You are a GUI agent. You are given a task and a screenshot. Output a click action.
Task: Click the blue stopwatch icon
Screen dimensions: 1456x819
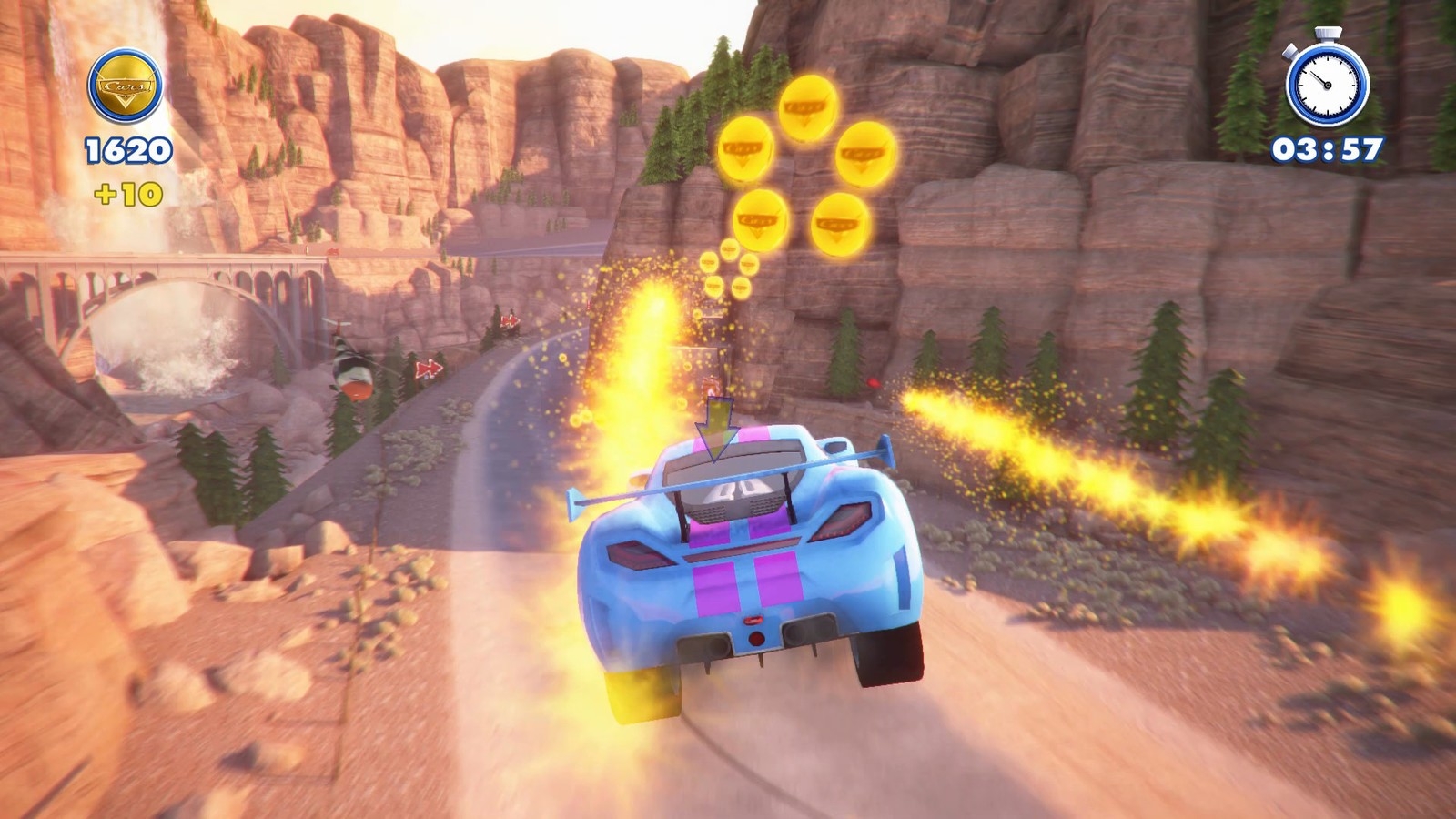tap(1327, 81)
